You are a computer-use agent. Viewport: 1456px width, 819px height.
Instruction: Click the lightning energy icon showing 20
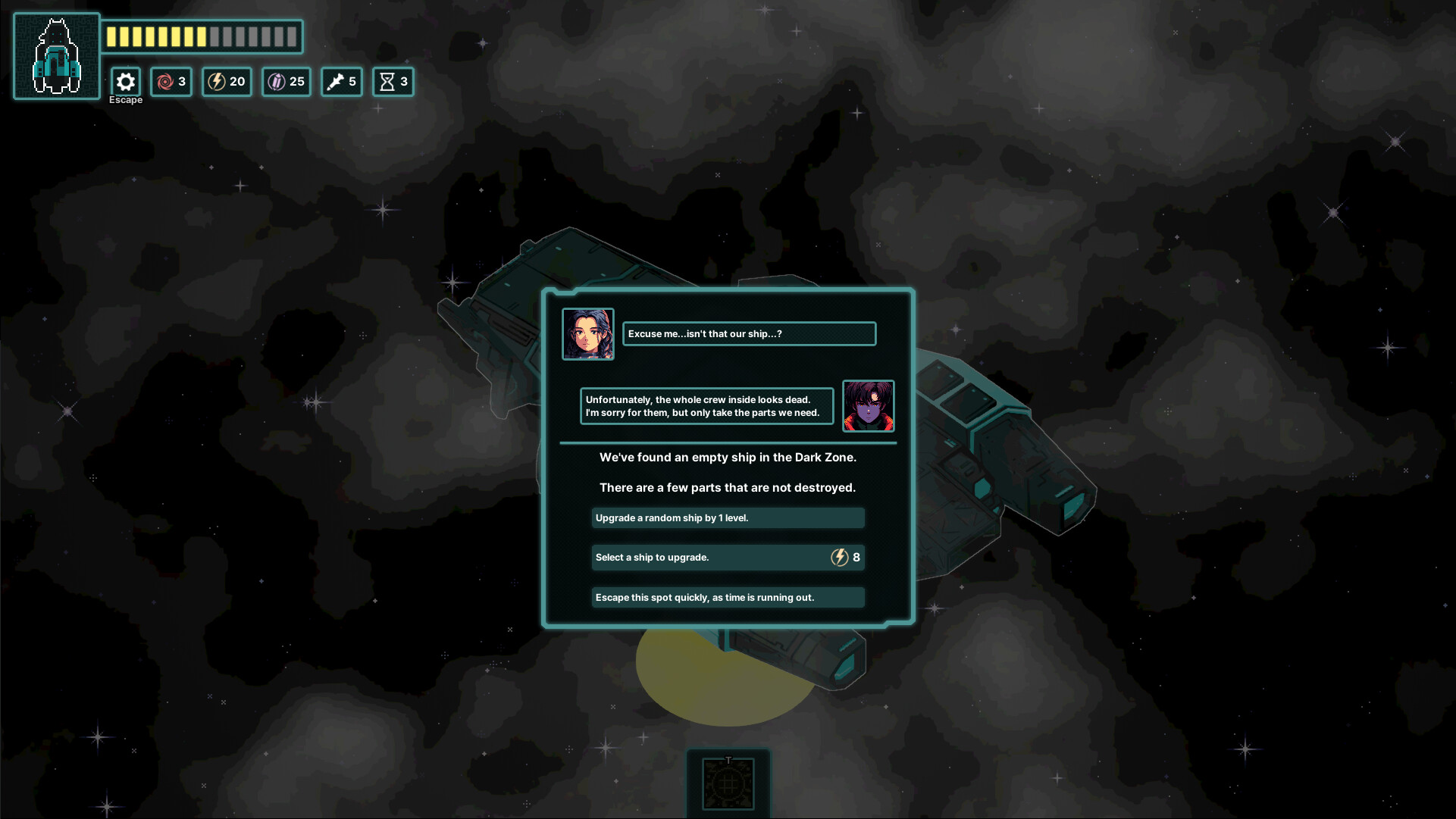pyautogui.click(x=226, y=82)
